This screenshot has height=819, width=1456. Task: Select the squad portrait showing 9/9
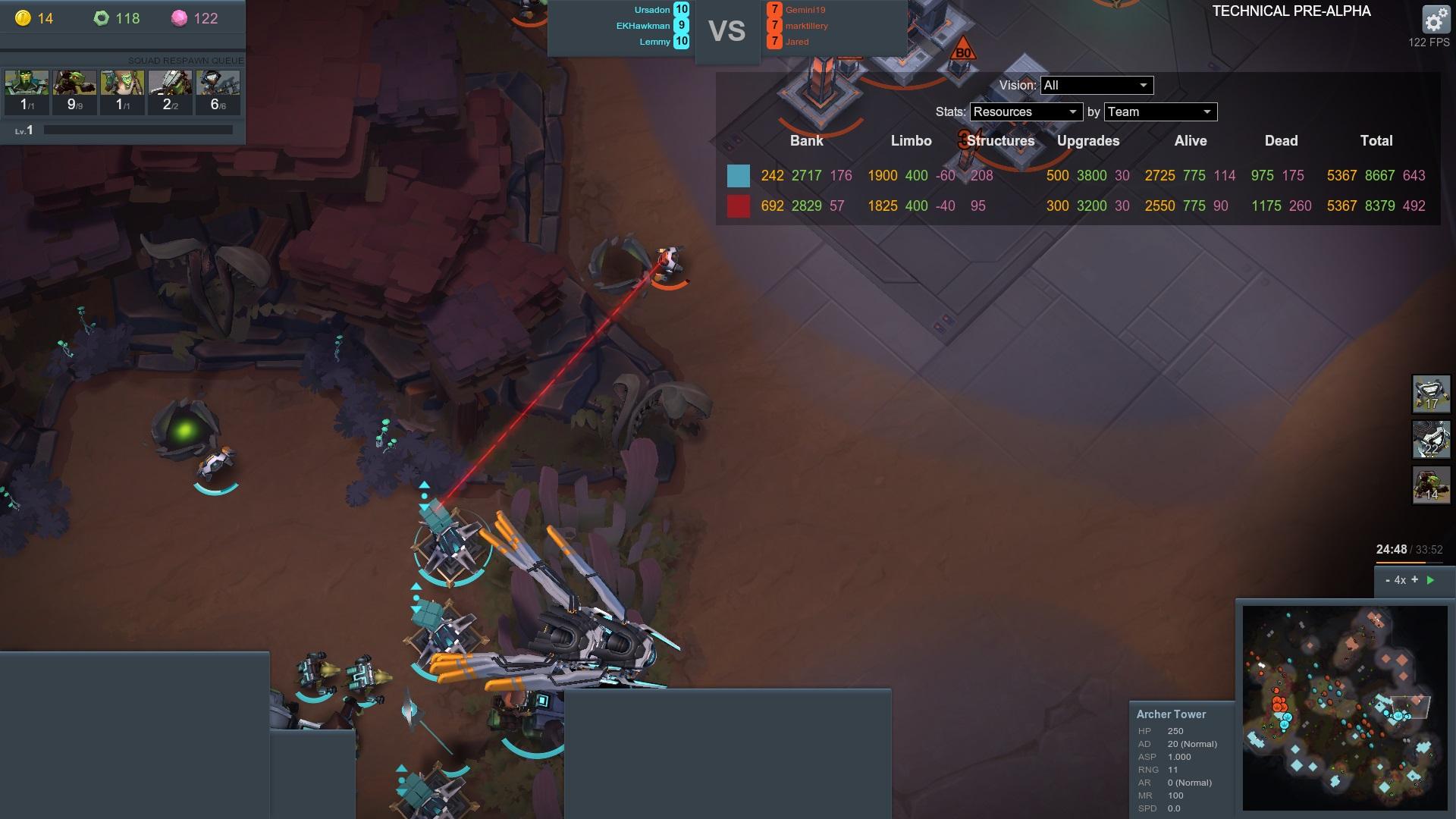pyautogui.click(x=74, y=91)
